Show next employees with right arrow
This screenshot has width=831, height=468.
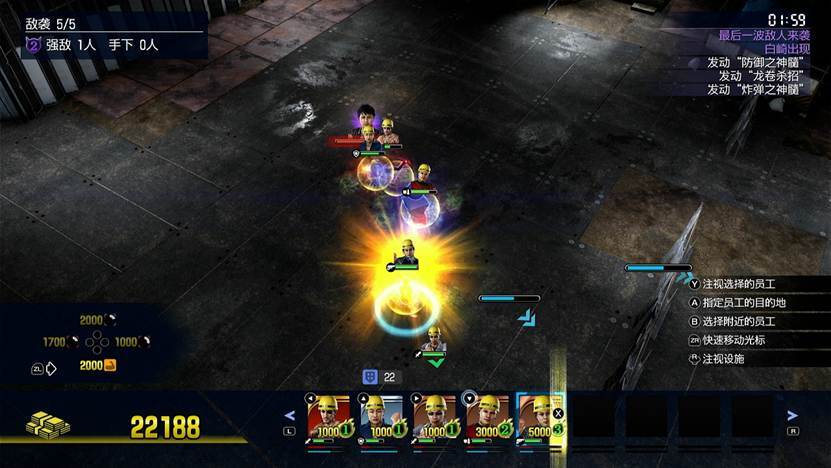(792, 416)
